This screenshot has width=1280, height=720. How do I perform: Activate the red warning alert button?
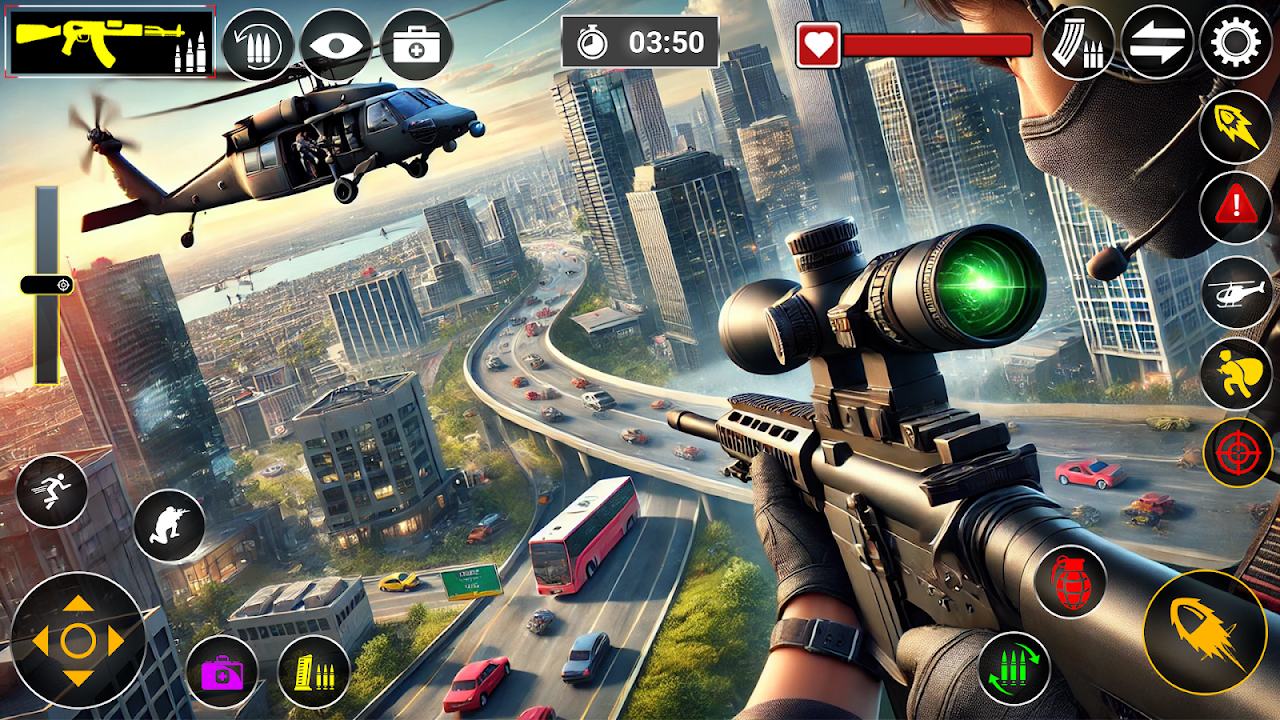point(1236,208)
